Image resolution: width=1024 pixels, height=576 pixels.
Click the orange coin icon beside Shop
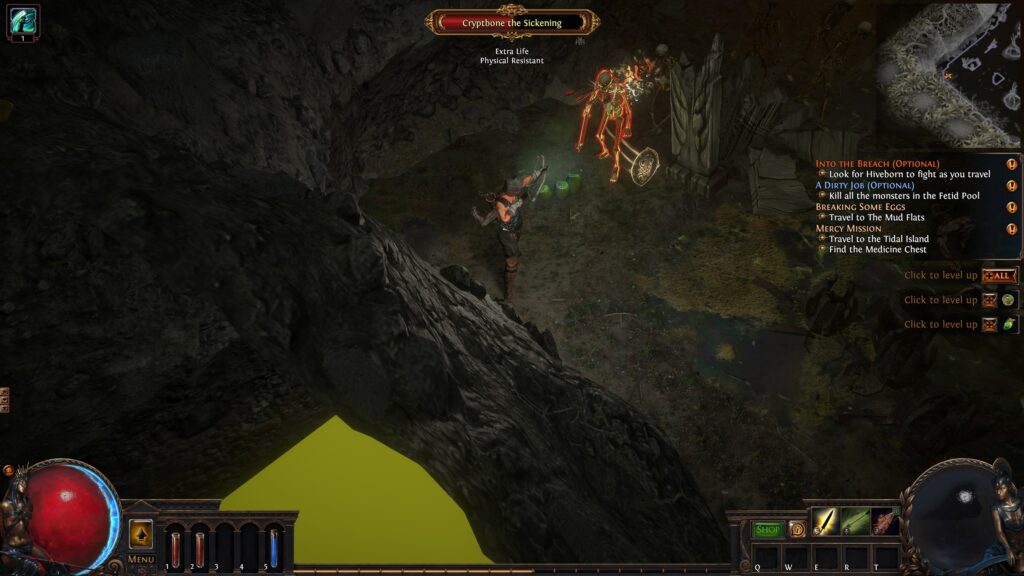coord(797,530)
